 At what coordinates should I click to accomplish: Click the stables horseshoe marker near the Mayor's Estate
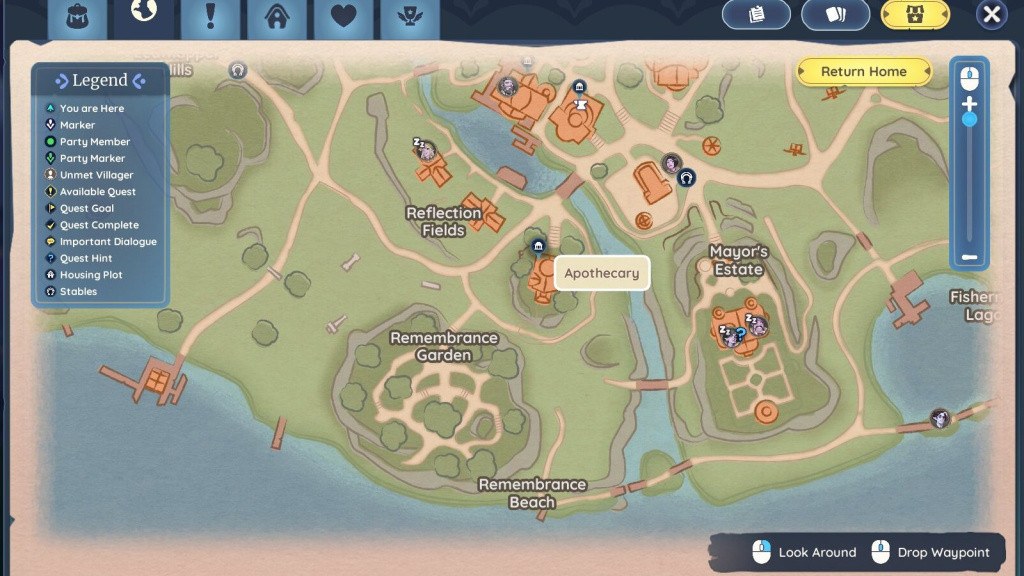pyautogui.click(x=686, y=178)
